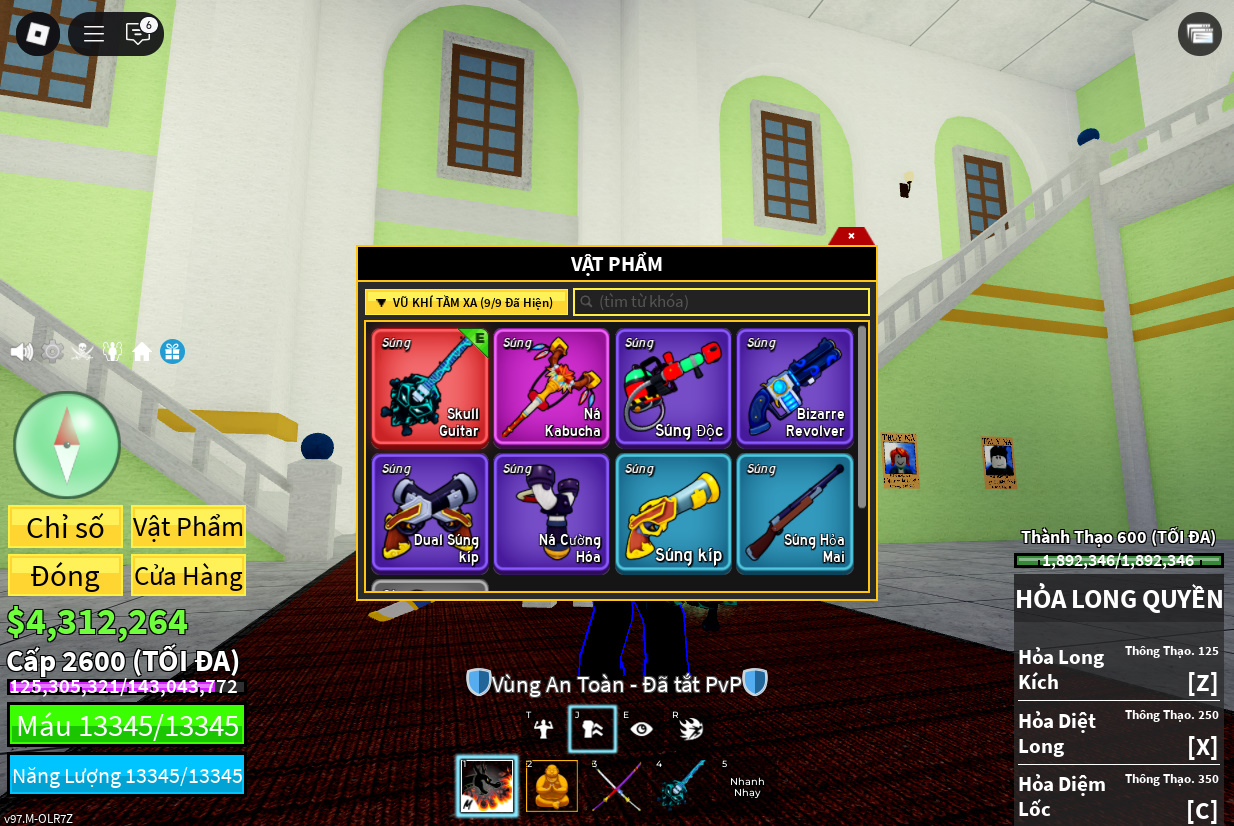Open the Cửa Hàng shop
Viewport: 1234px width, 826px height.
coord(188,576)
